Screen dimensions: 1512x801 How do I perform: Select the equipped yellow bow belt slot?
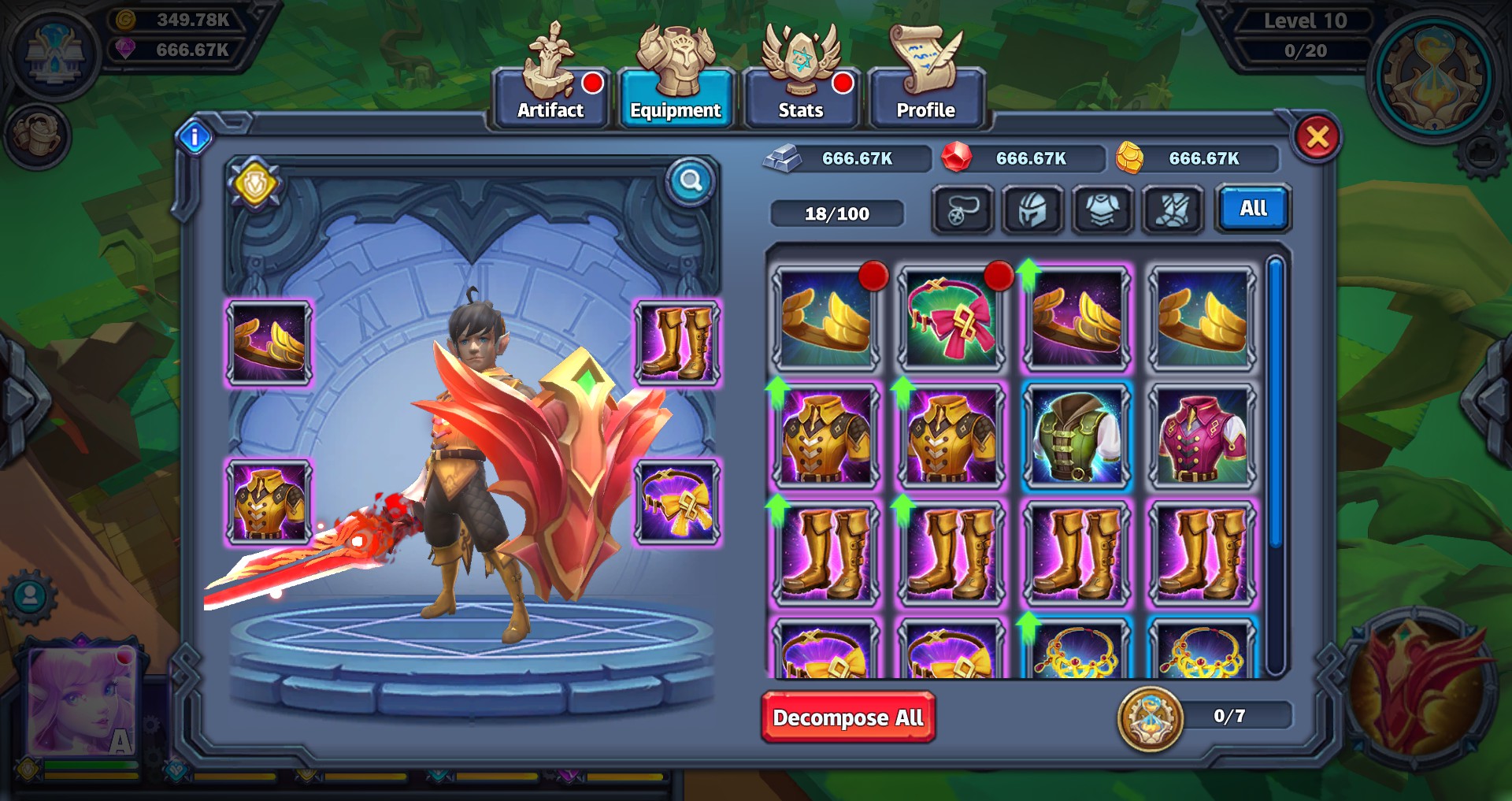pyautogui.click(x=677, y=502)
